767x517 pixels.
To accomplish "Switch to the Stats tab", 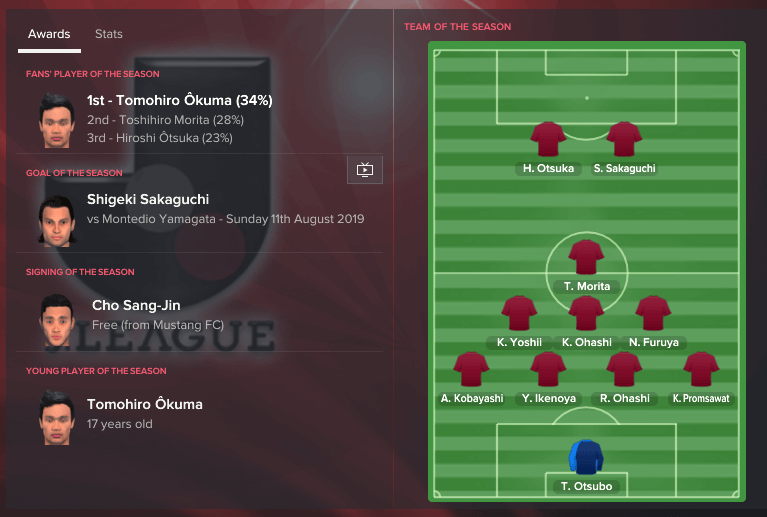I will point(109,34).
